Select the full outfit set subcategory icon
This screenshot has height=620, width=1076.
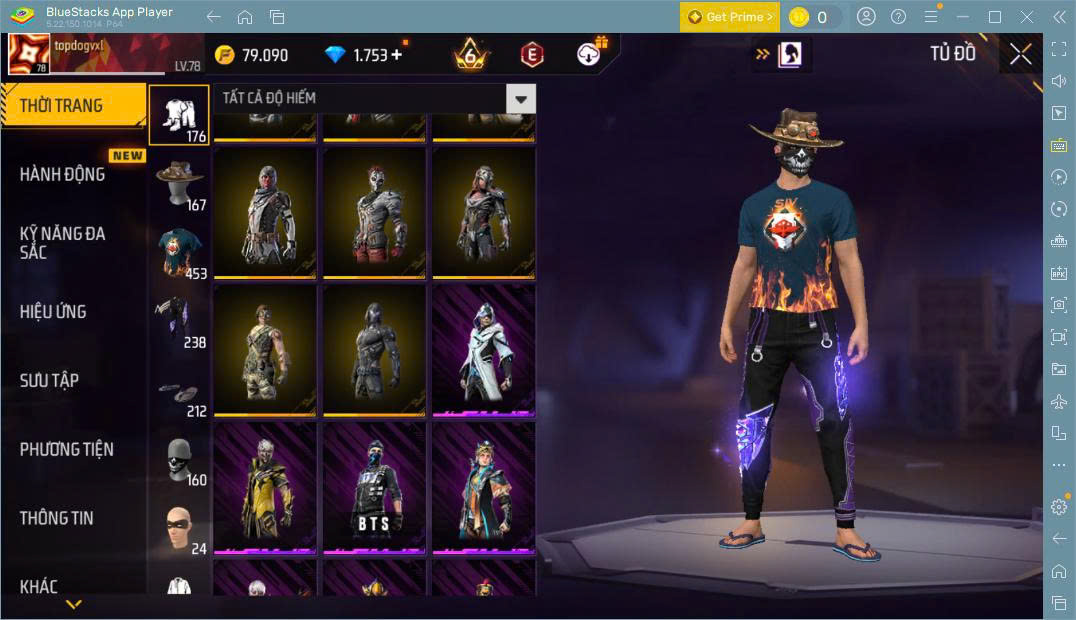click(x=180, y=114)
